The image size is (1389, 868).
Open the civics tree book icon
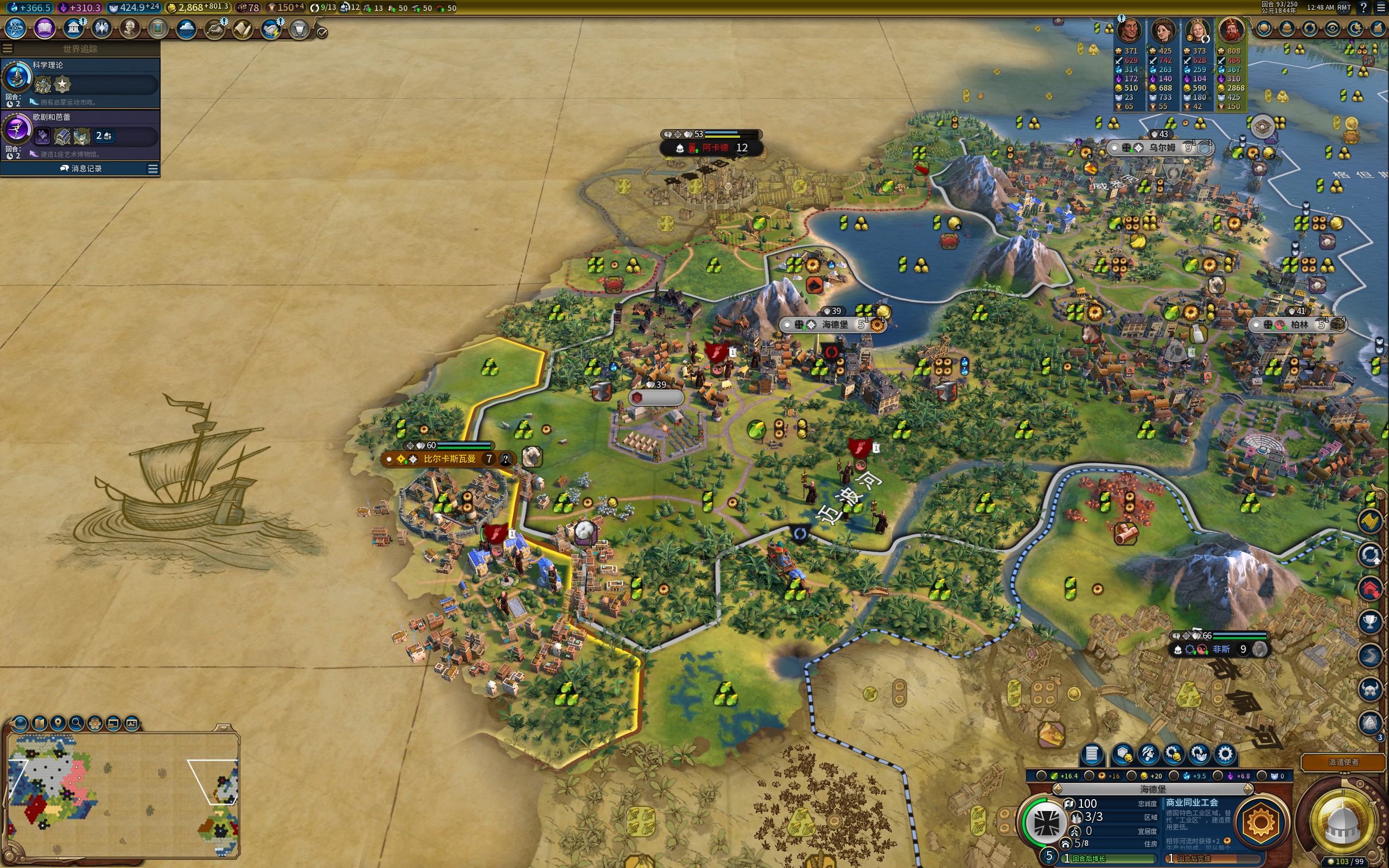pos(44,28)
